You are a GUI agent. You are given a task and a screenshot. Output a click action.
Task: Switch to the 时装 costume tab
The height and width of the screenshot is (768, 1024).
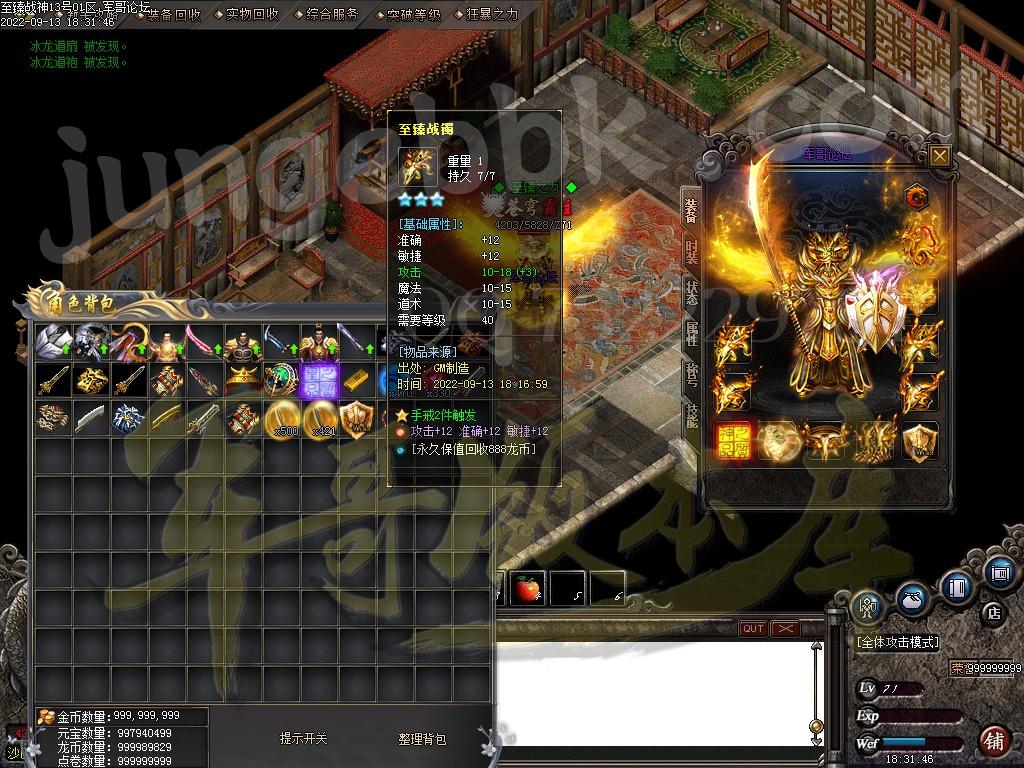click(691, 251)
